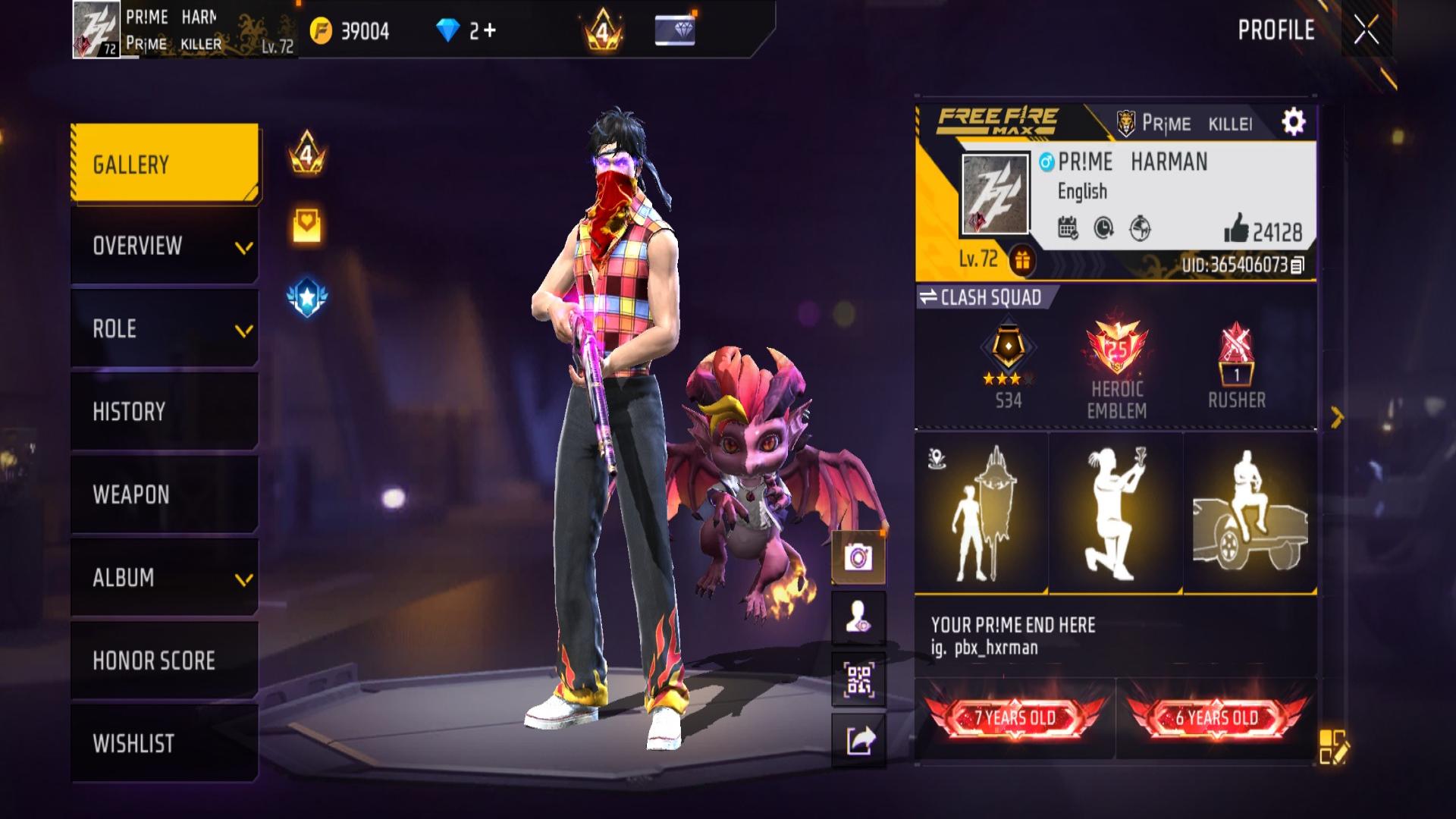This screenshot has height=819, width=1456.
Task: Open the Weapon tab
Action: click(165, 494)
